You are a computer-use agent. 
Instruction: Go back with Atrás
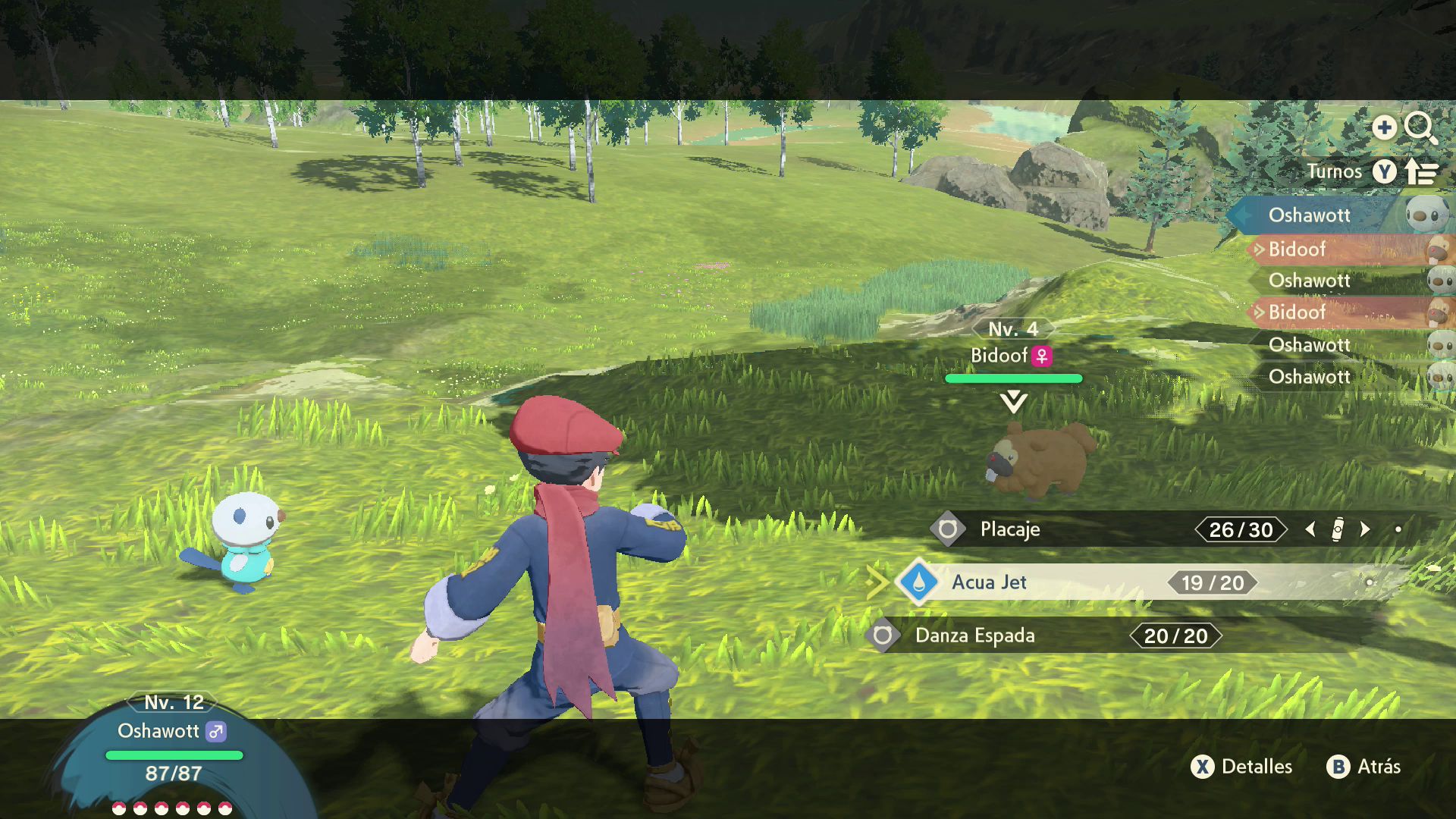pyautogui.click(x=1363, y=767)
